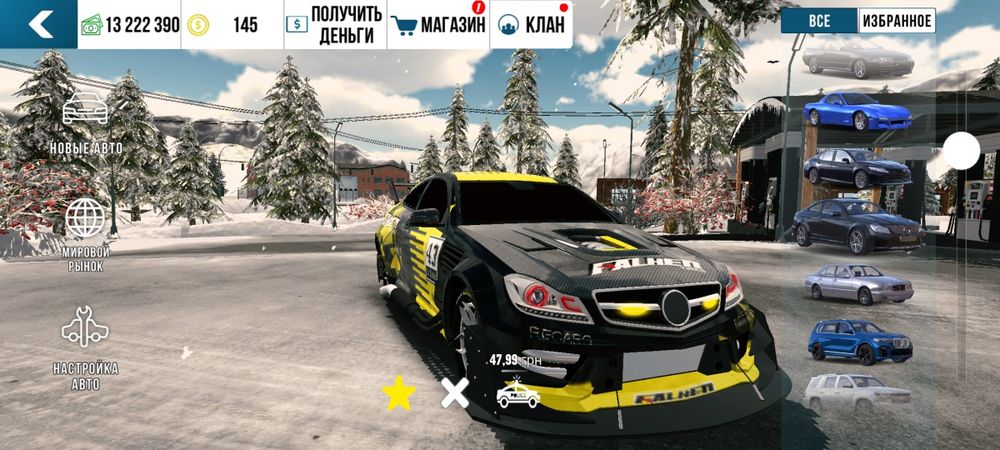
Task: Choose the silver sedan thumbnail
Action: (x=858, y=283)
